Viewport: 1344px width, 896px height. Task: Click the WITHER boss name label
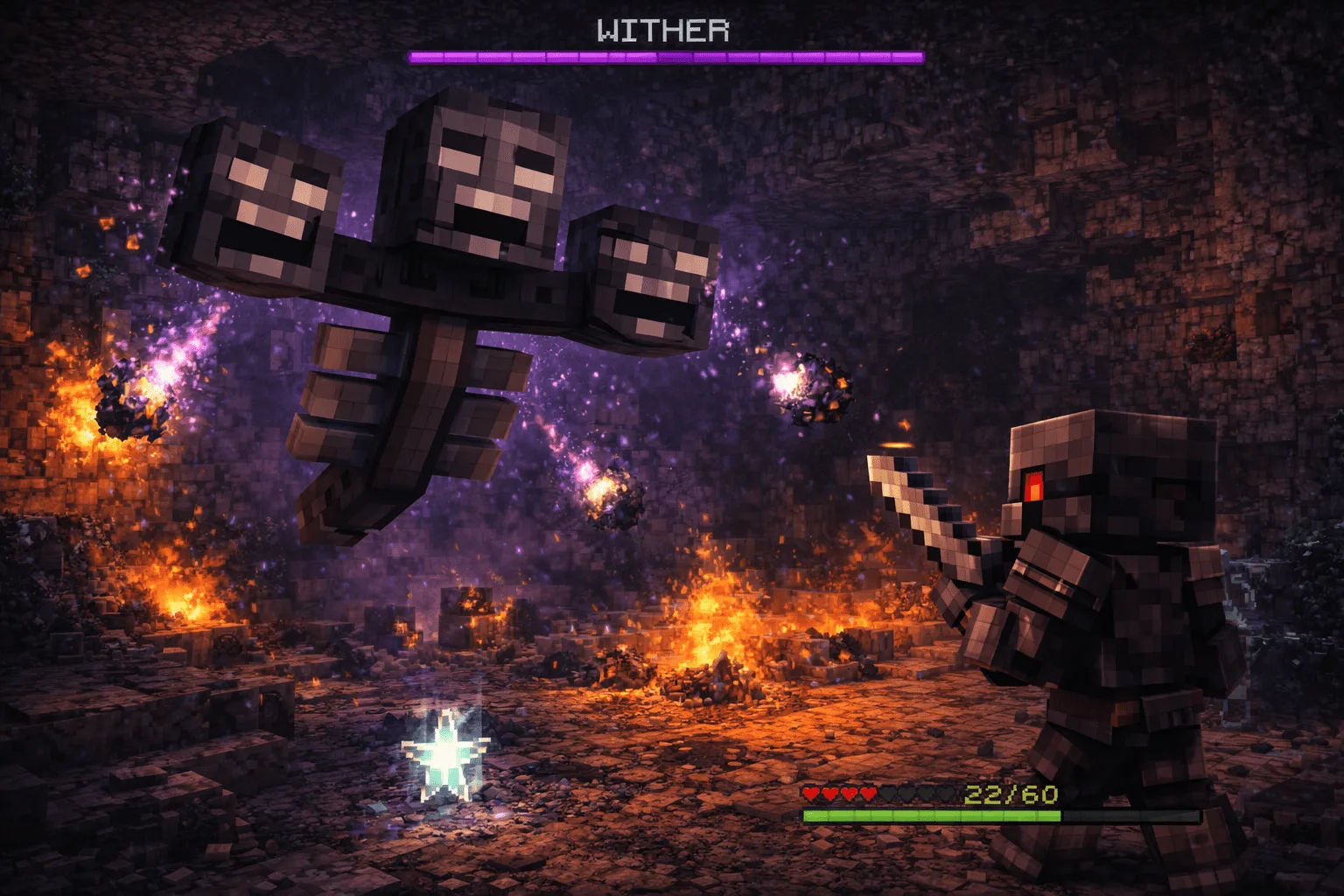pos(663,29)
